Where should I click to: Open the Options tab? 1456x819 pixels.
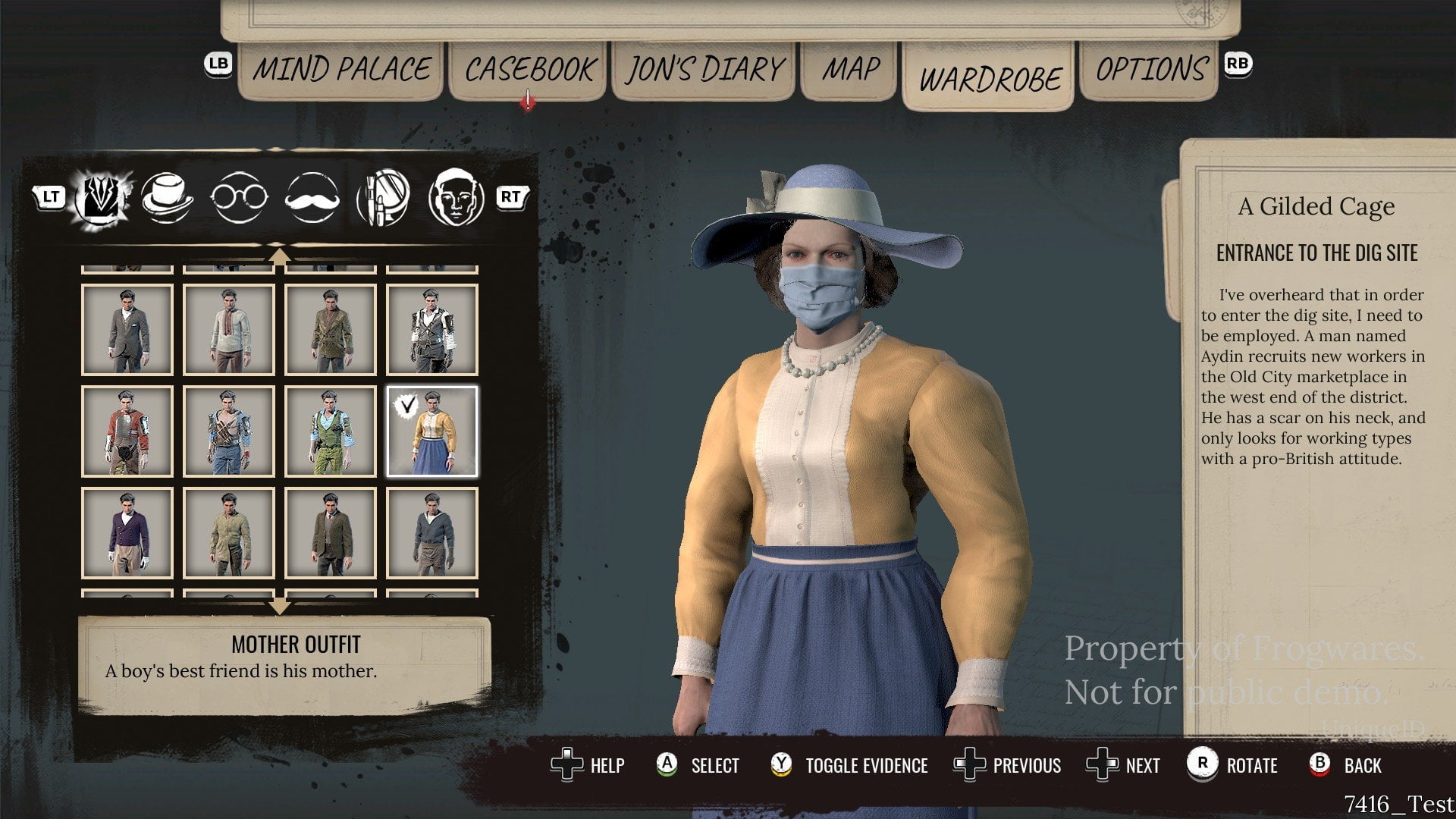(1150, 70)
